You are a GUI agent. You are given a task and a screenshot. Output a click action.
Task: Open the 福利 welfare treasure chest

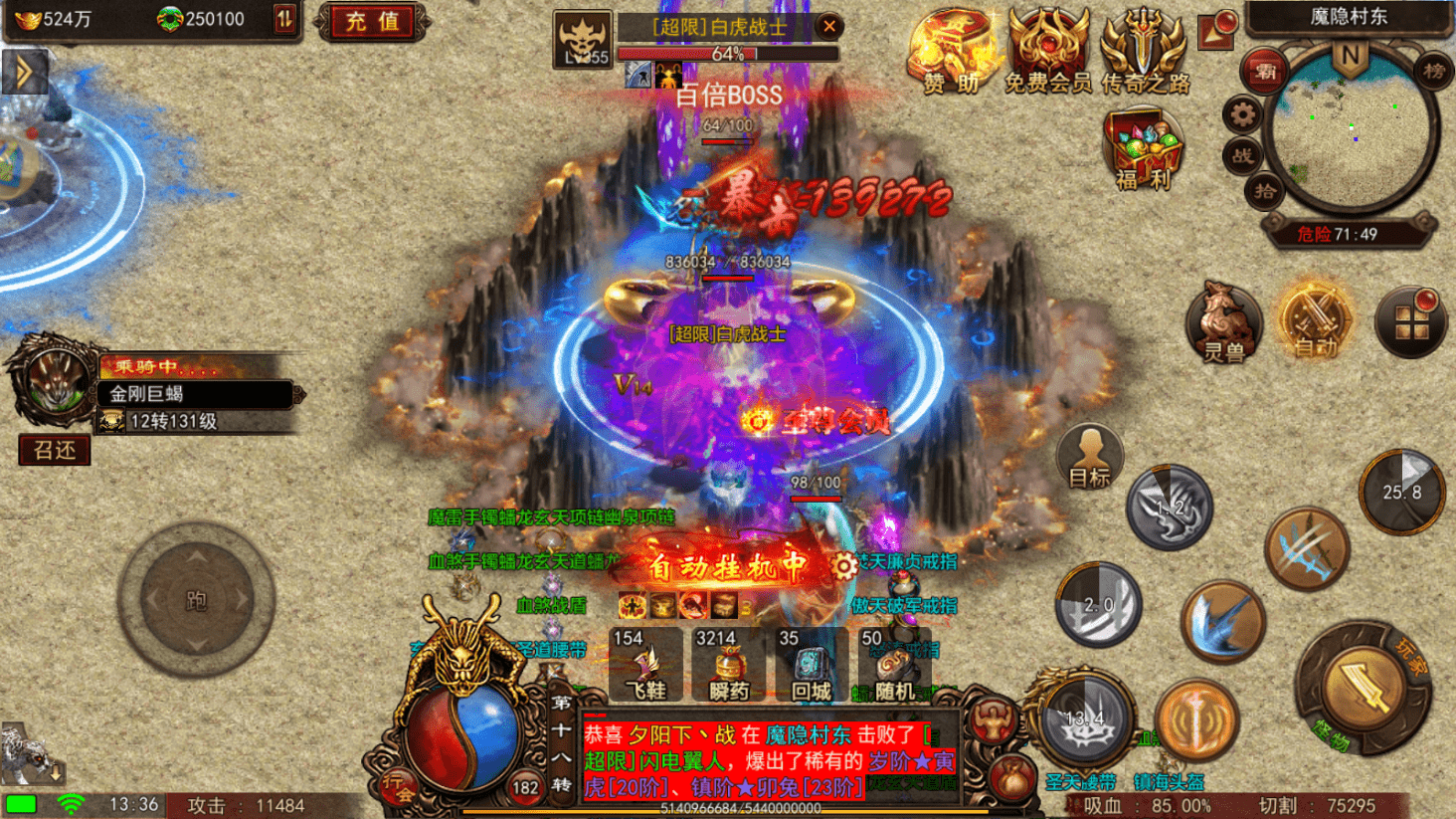coord(1142,149)
